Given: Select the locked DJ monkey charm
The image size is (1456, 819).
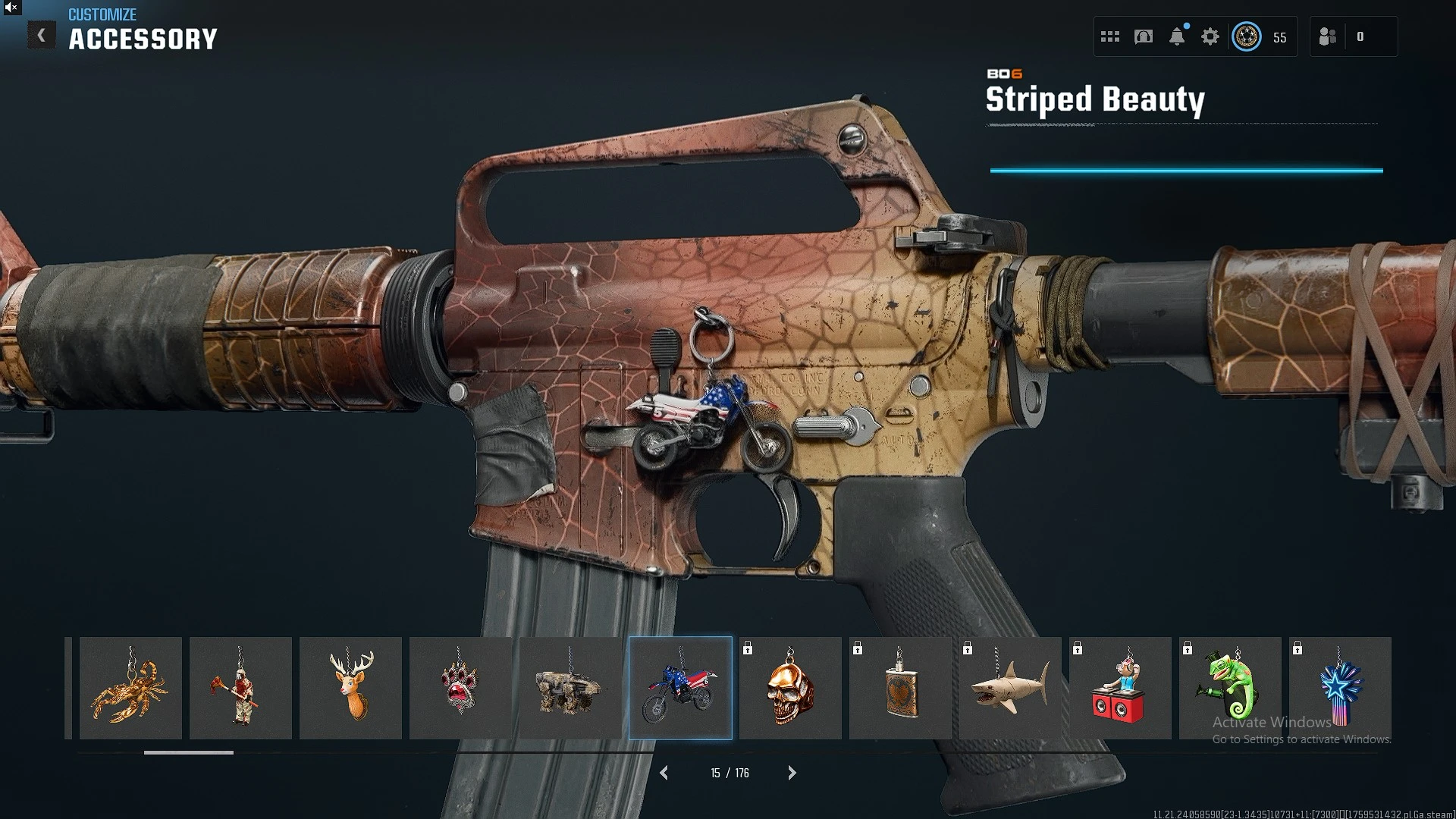Looking at the screenshot, I should 1120,688.
